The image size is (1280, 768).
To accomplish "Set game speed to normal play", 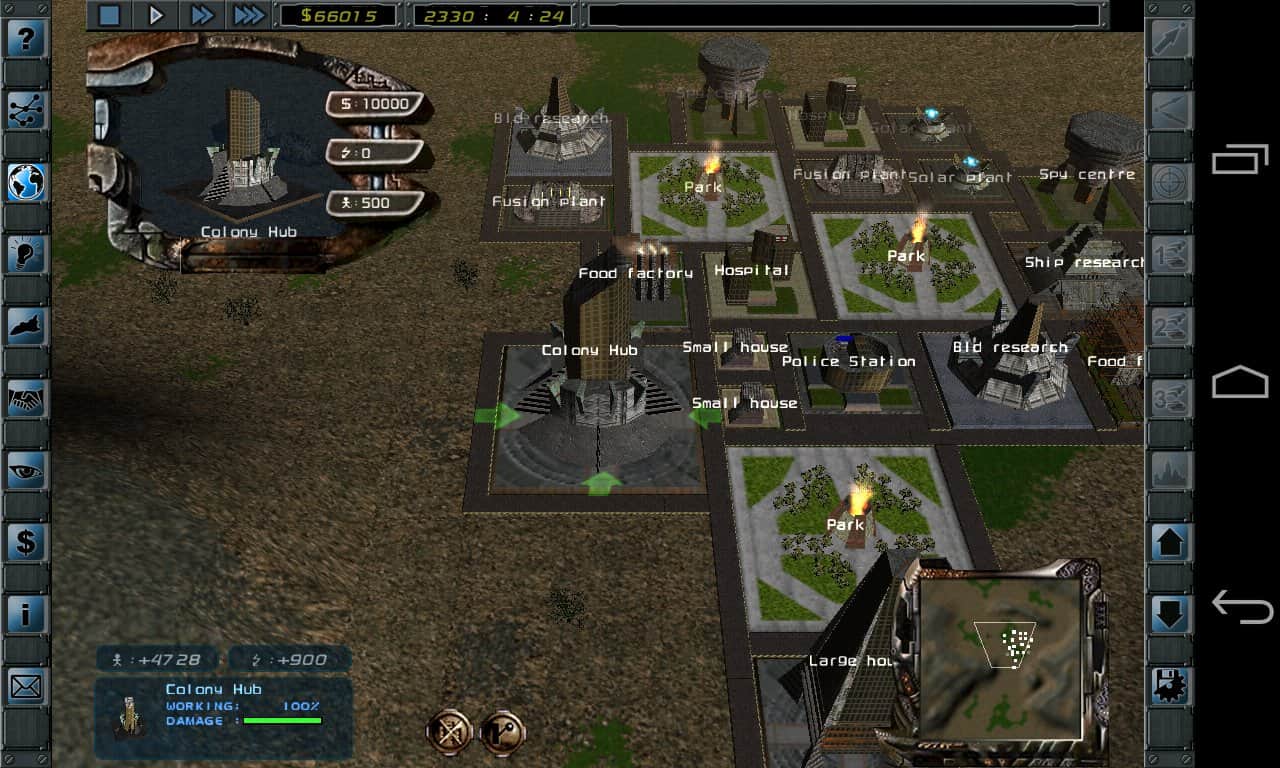I will point(156,15).
